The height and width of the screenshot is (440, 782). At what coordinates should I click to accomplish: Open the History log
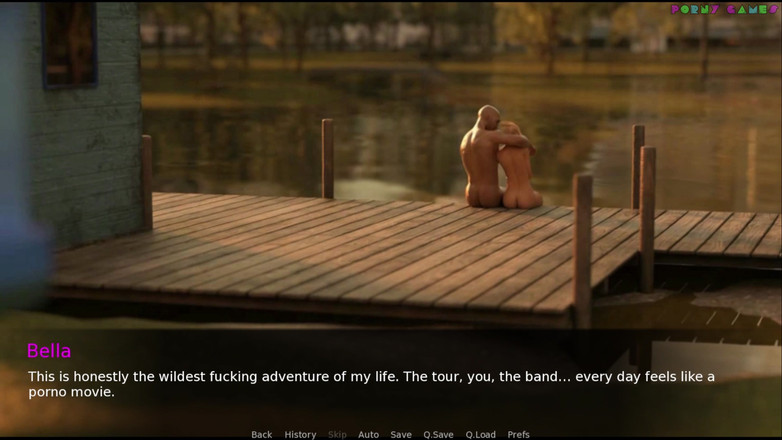(300, 434)
